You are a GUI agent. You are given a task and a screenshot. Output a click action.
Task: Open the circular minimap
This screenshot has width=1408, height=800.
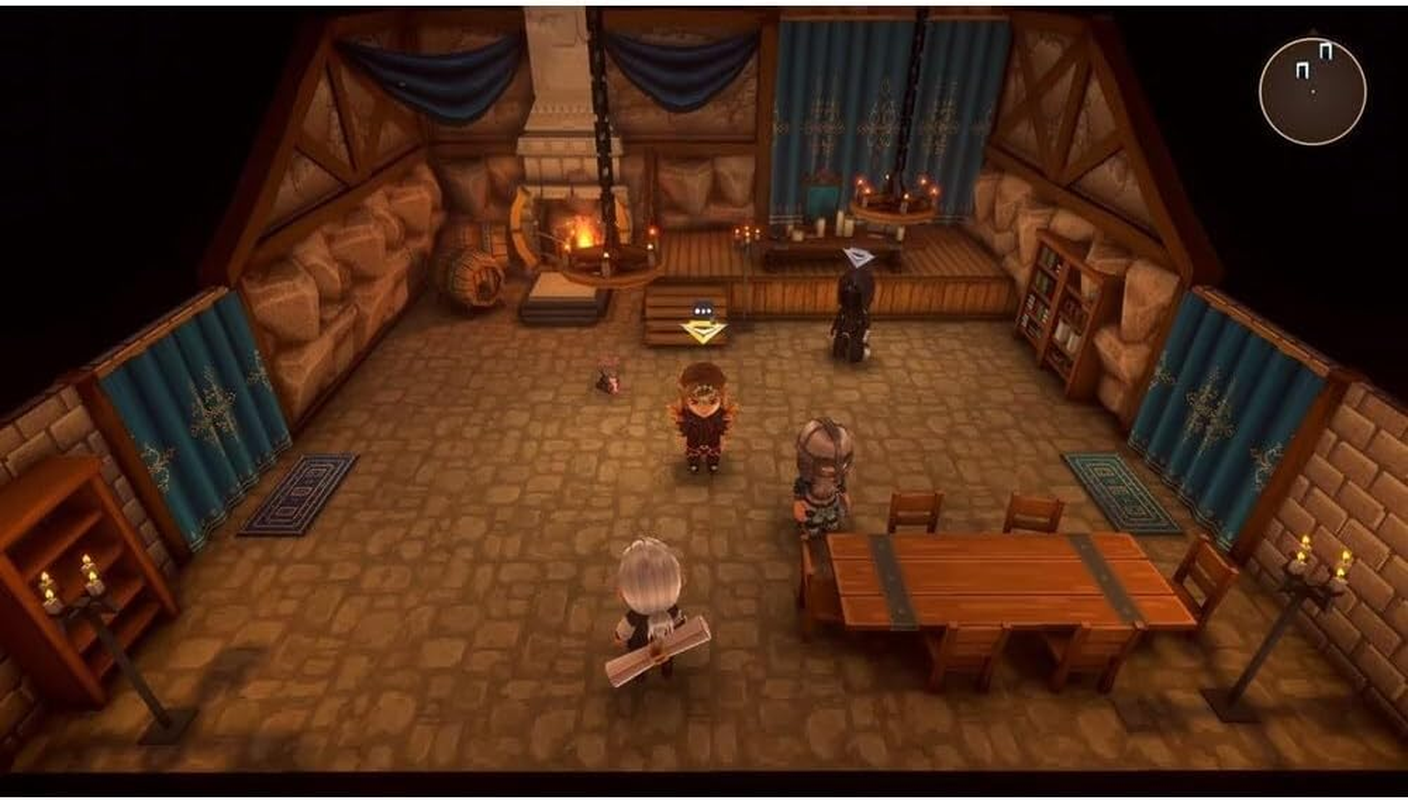1312,91
